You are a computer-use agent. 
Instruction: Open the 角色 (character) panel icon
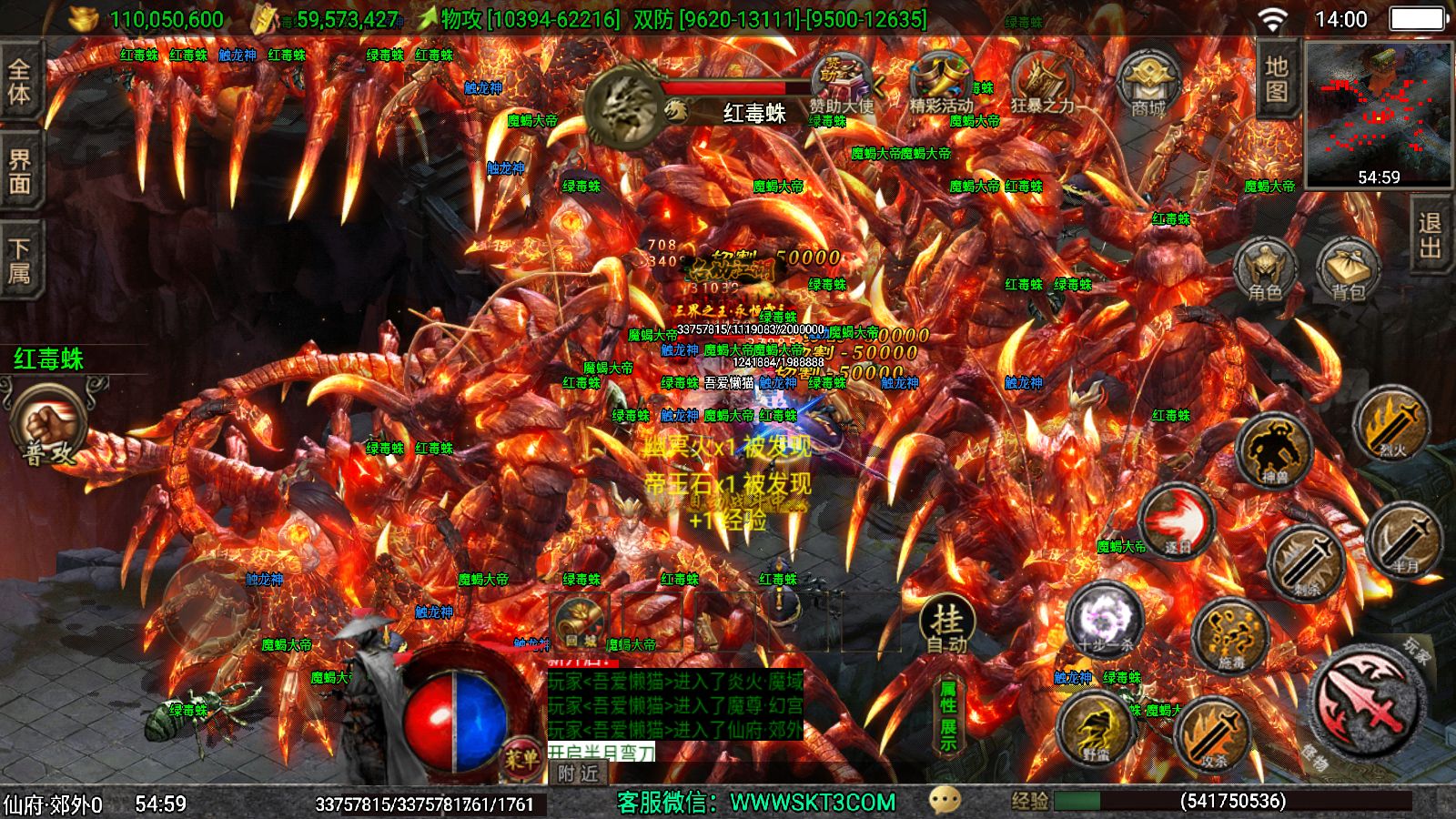[1265, 268]
